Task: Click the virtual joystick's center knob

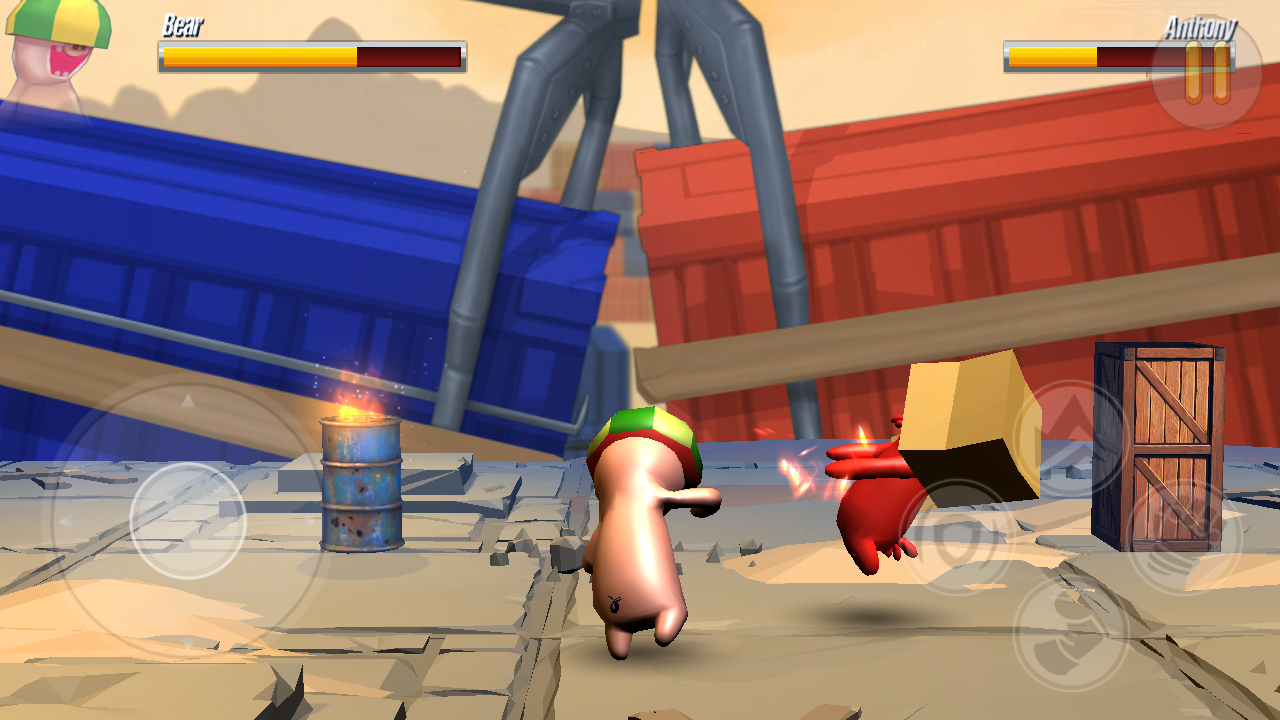Action: pyautogui.click(x=188, y=520)
